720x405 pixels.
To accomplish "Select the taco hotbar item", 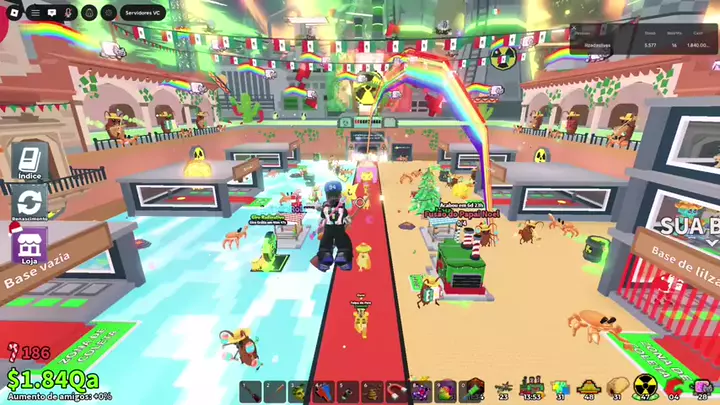I will coord(617,388).
